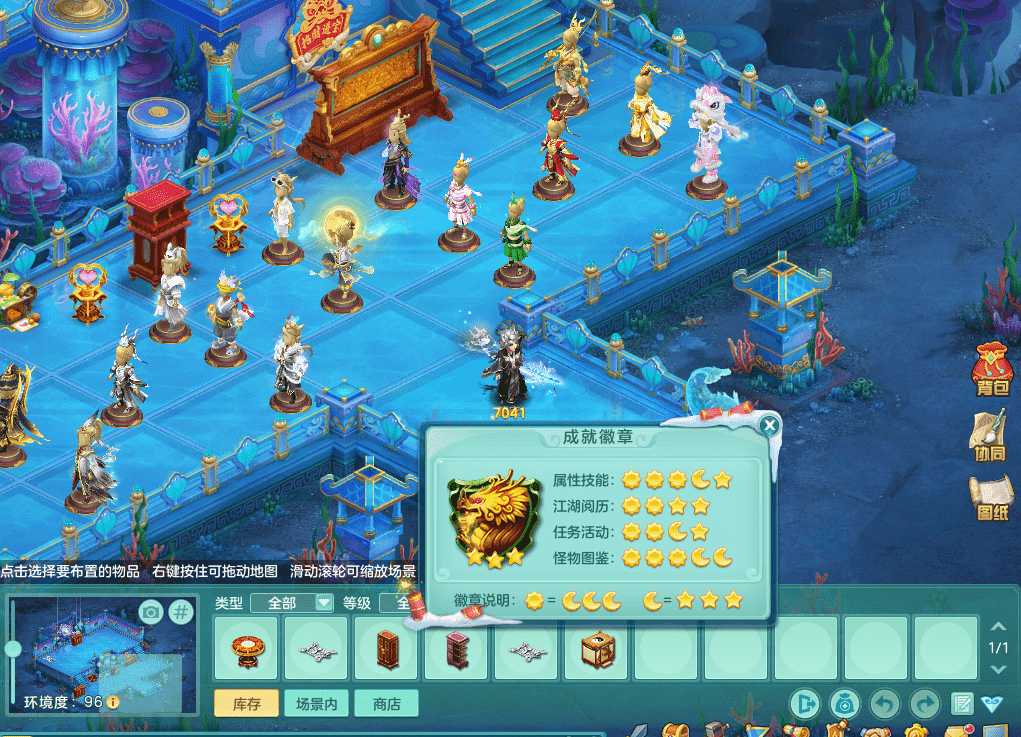Open the 图纸 blueprint scroll
The image size is (1021, 737).
990,497
